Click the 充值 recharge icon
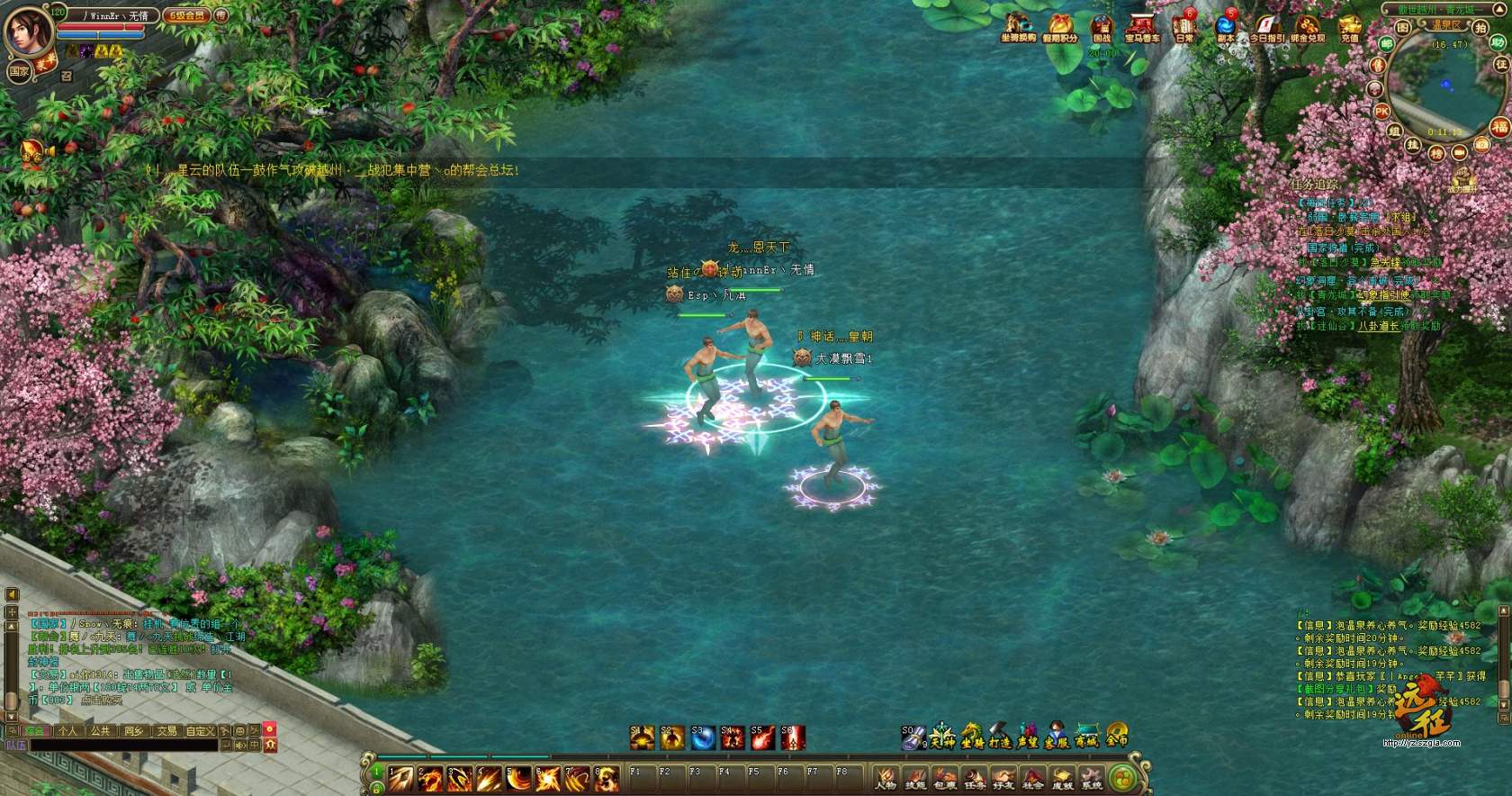The width and height of the screenshot is (1512, 796). pyautogui.click(x=1349, y=28)
